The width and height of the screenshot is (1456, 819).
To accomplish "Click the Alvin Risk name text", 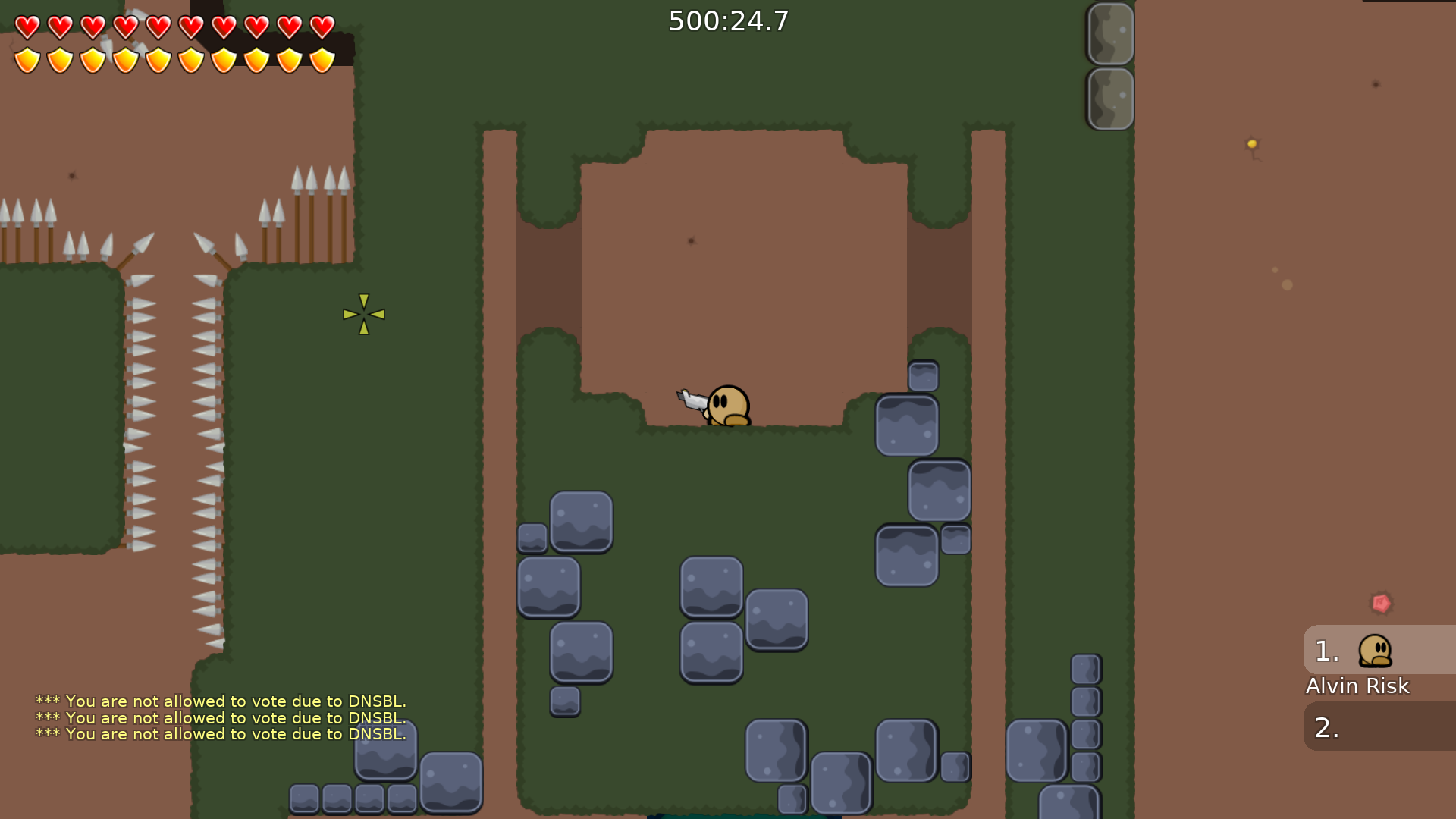I will 1357,687.
